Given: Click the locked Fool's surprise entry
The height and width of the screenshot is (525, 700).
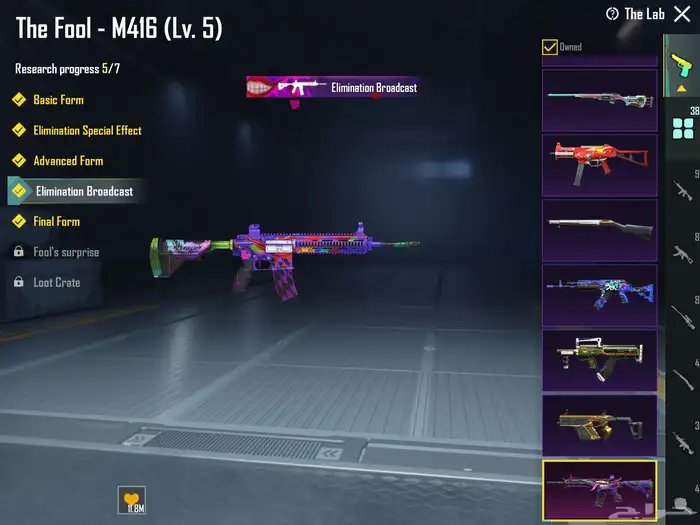Looking at the screenshot, I should tap(66, 252).
